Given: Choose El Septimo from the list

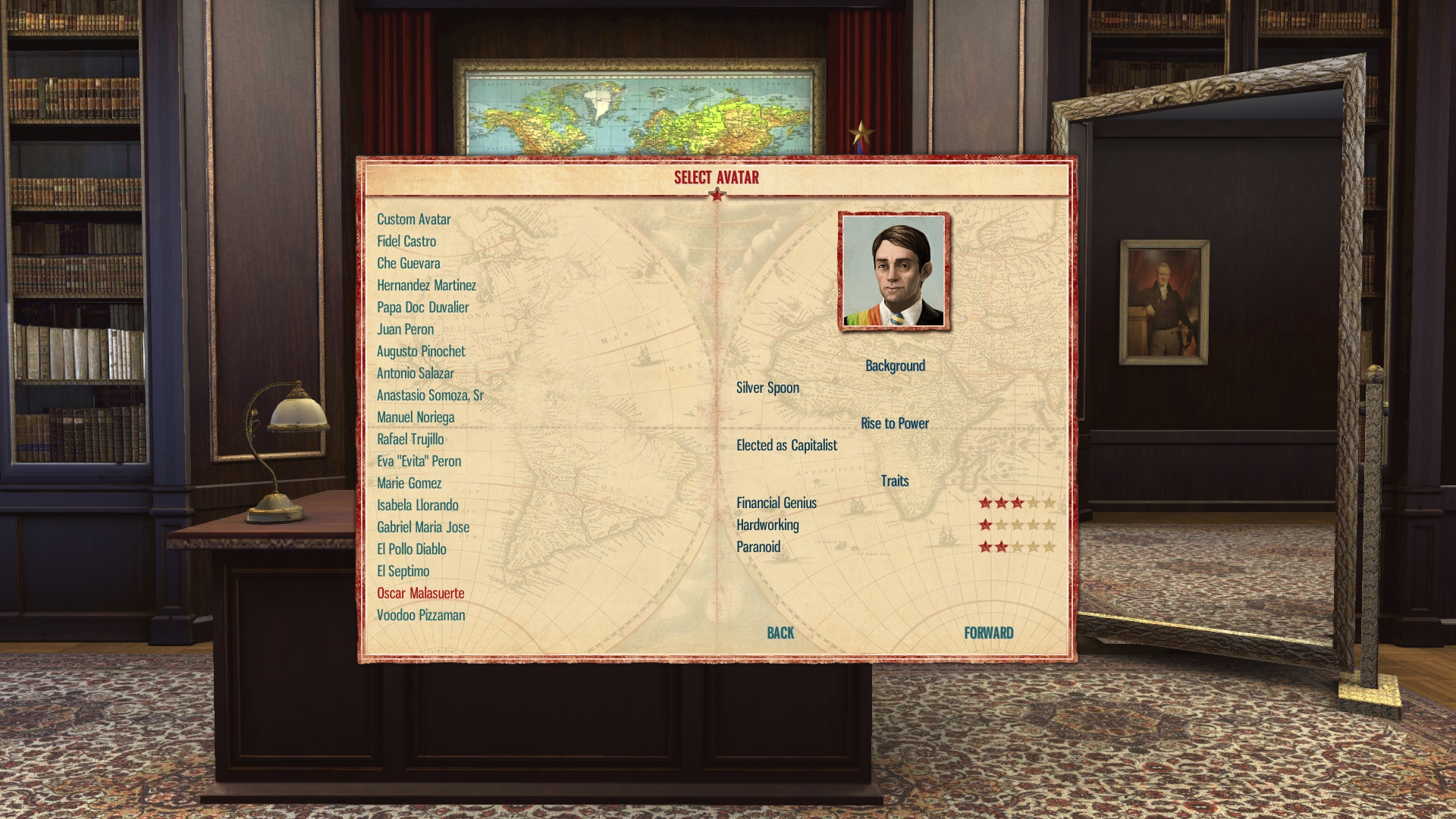Looking at the screenshot, I should (403, 571).
